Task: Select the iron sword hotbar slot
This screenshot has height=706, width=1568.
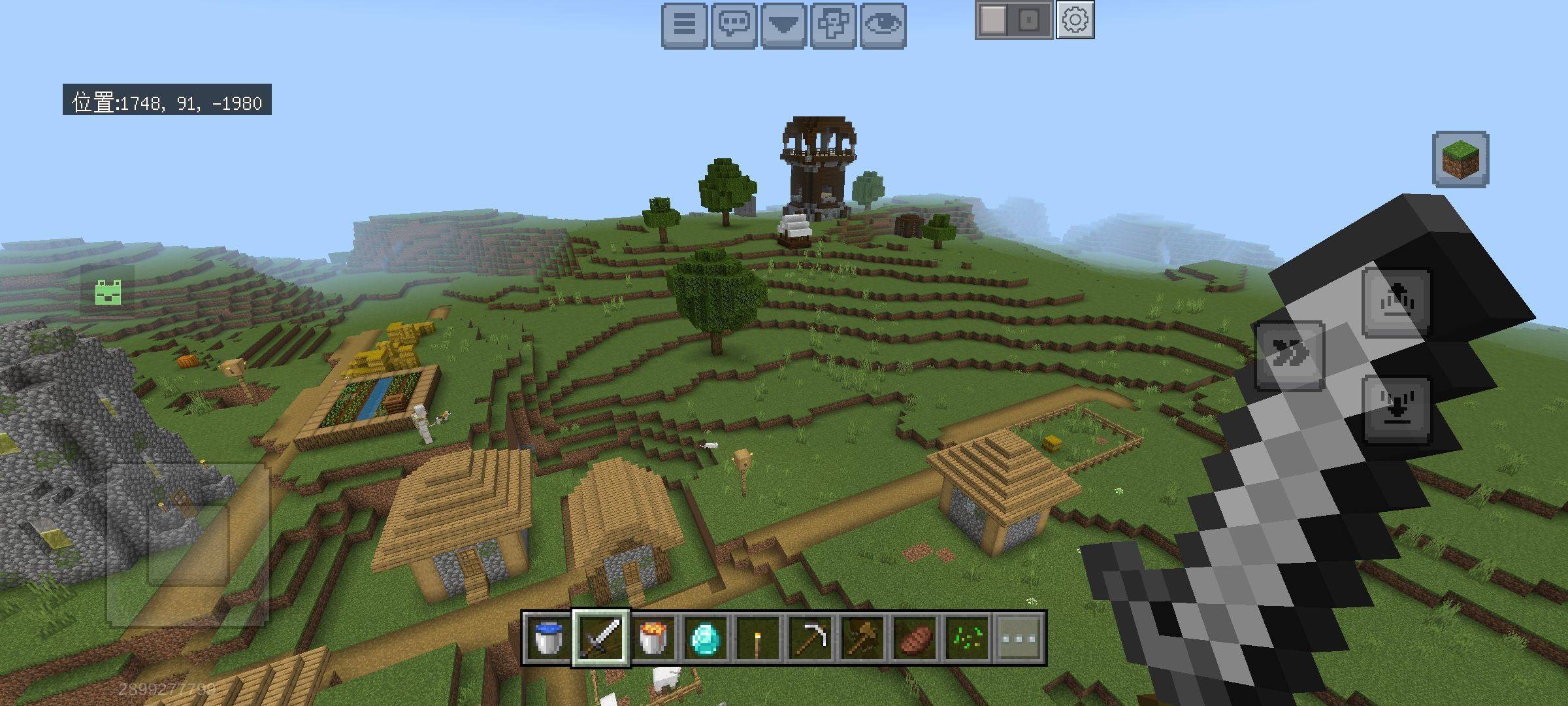Action: 601,637
